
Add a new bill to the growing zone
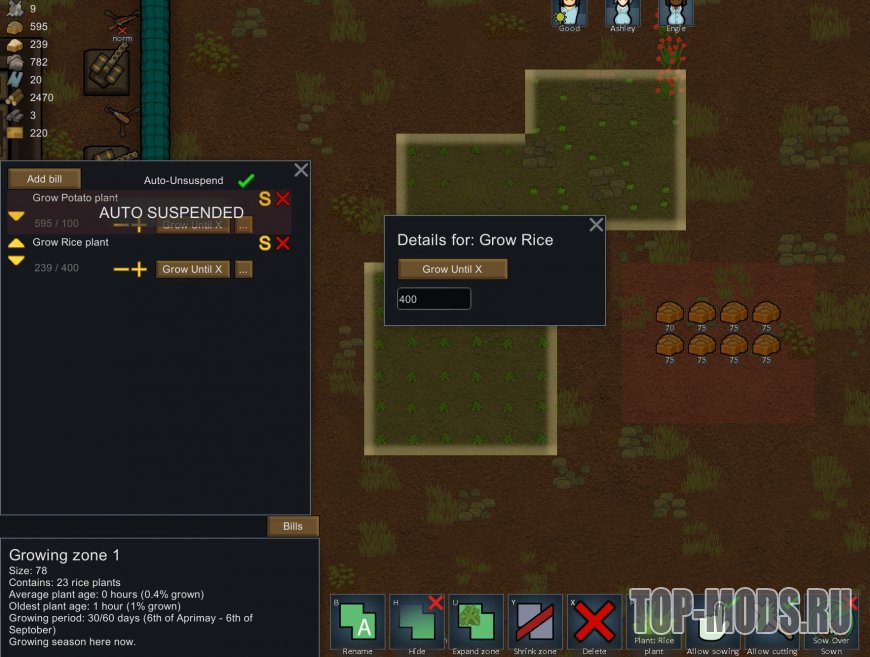[44, 179]
